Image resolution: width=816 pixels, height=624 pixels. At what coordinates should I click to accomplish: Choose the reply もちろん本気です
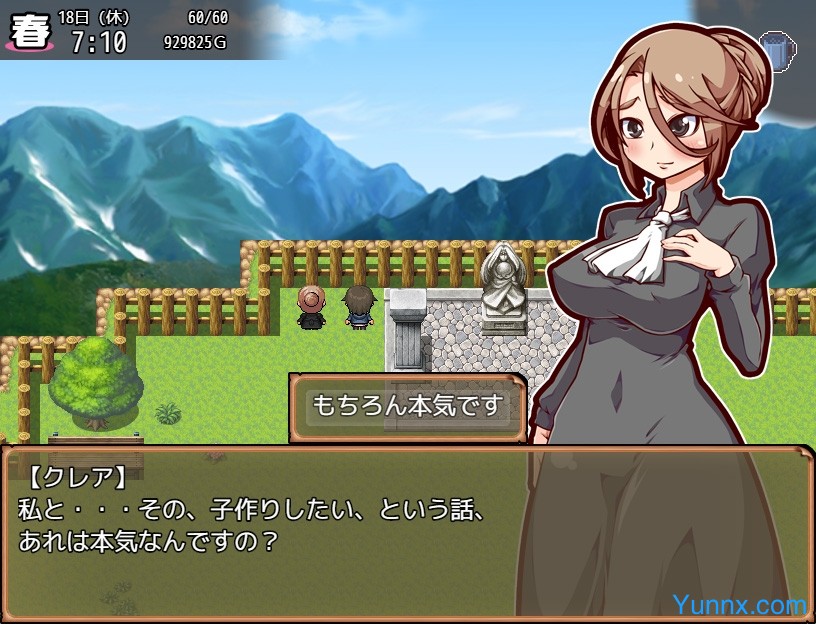406,407
